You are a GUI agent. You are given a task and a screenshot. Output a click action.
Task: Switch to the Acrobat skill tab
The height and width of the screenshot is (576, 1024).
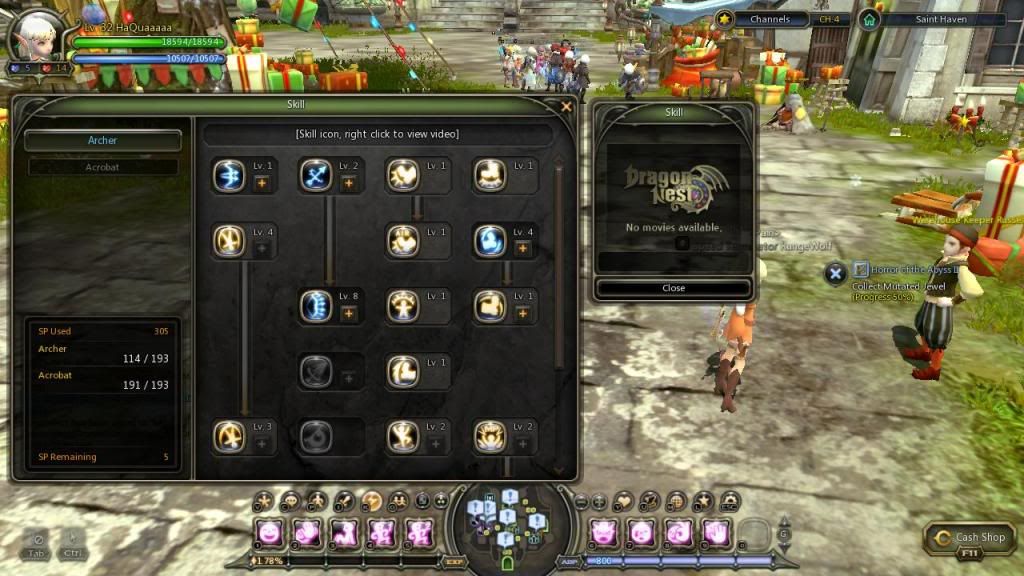(x=103, y=167)
